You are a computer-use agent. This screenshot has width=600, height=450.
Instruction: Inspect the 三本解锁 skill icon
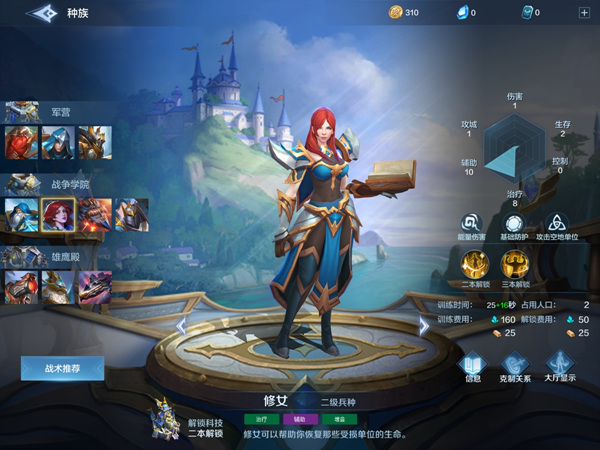click(514, 264)
